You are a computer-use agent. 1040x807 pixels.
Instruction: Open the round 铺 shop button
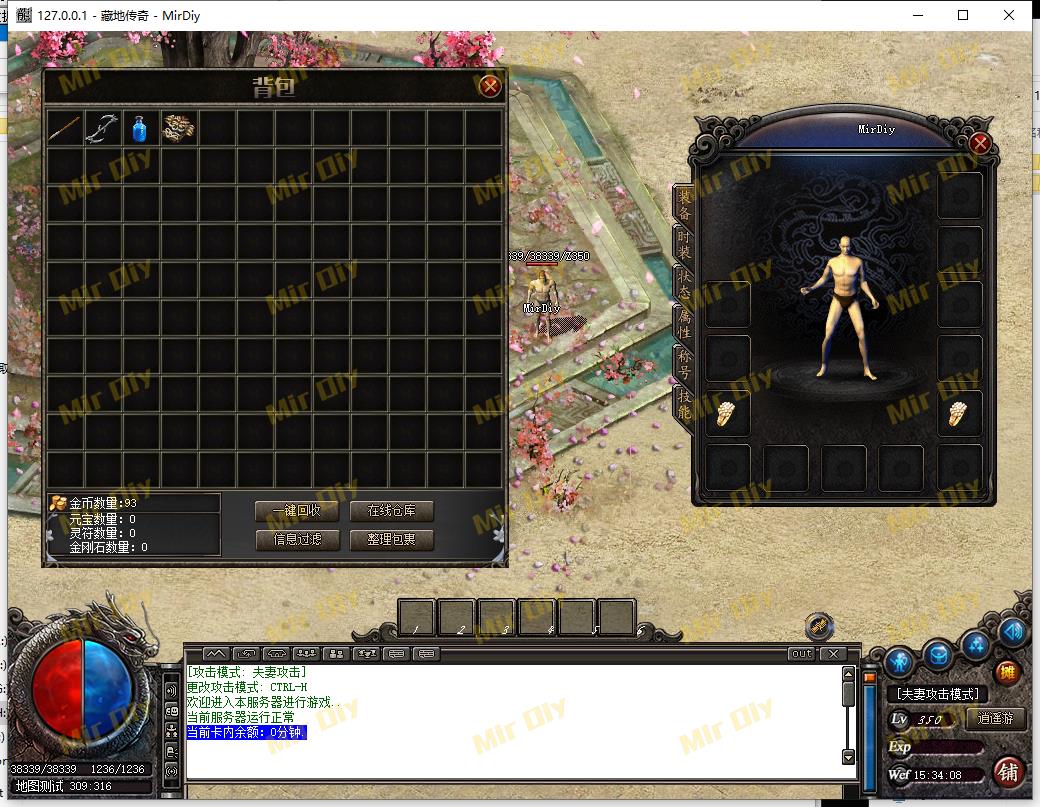pyautogui.click(x=1008, y=773)
